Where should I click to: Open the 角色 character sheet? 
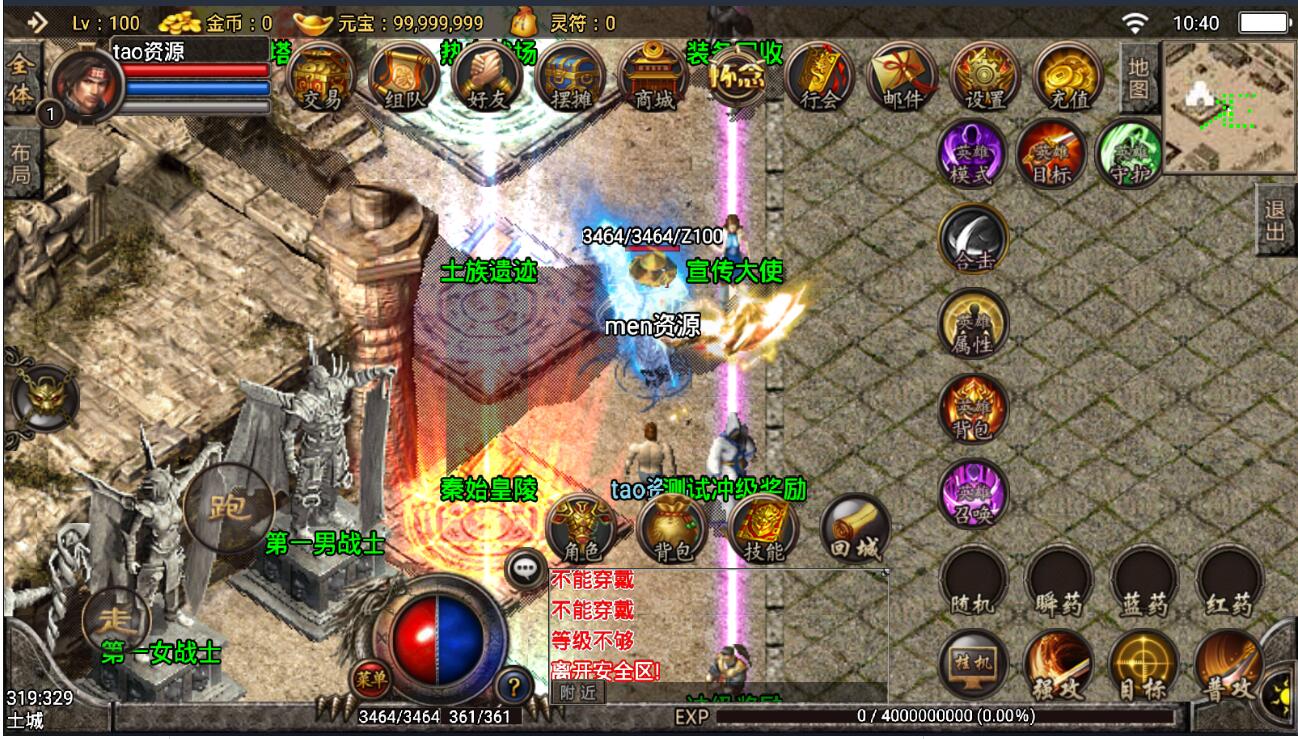click(x=581, y=529)
